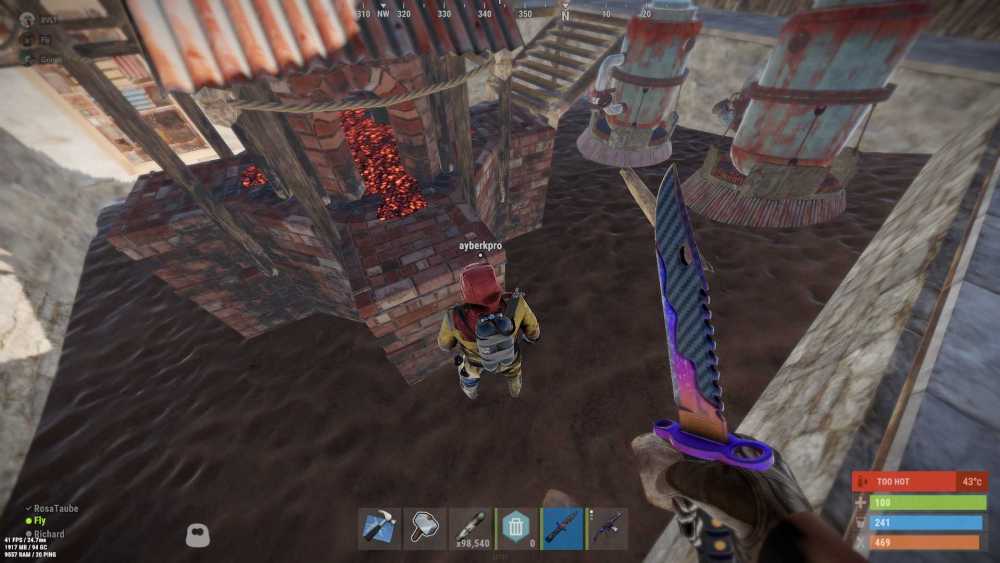Select the hammer hotbar slot

pos(425,528)
